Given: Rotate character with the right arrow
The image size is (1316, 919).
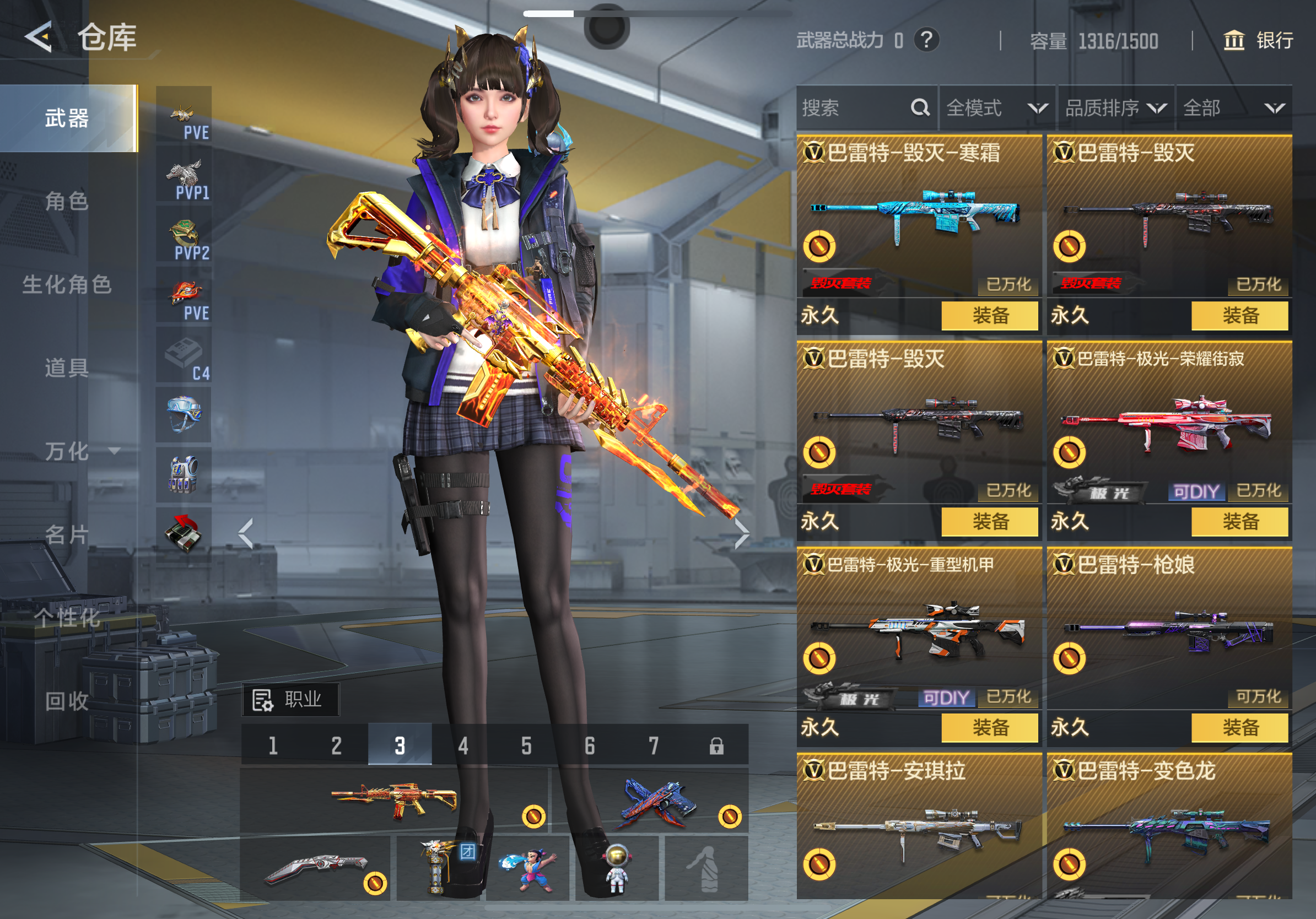Looking at the screenshot, I should pyautogui.click(x=741, y=534).
